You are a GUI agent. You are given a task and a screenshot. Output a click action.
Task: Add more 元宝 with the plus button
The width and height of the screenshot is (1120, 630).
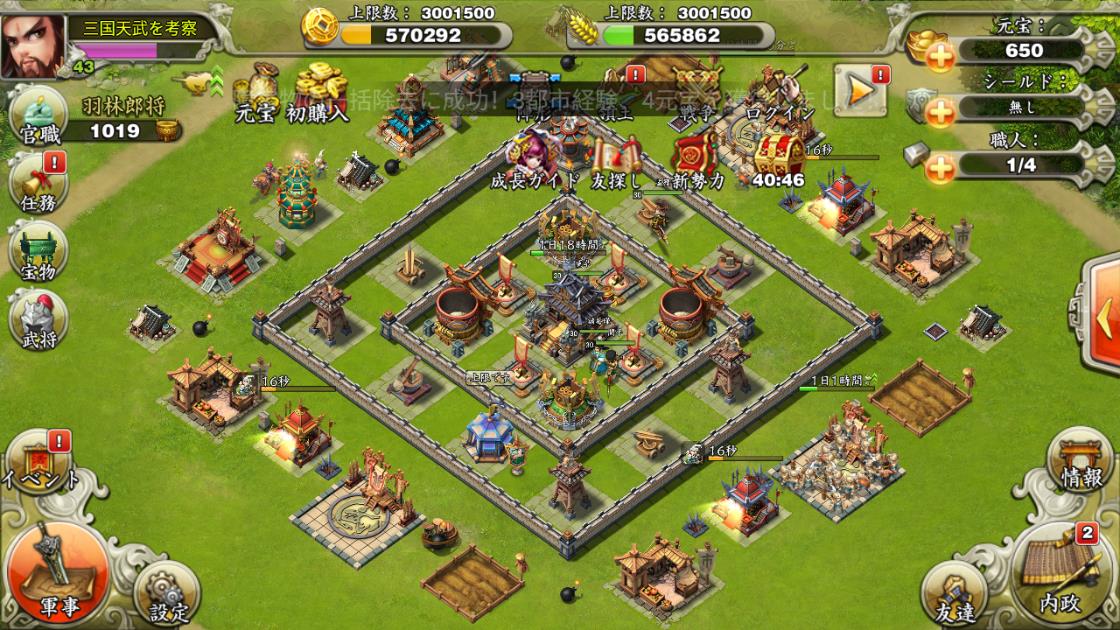point(941,56)
